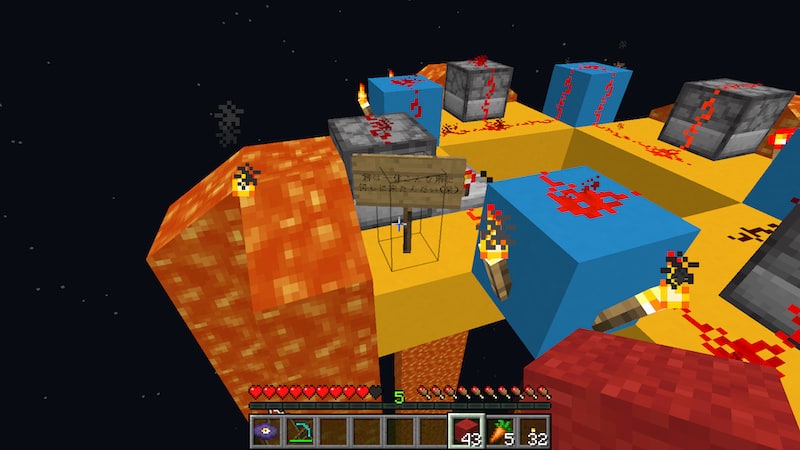
Task: Select the diamond pickaxe hotbar slot
Action: (x=300, y=432)
